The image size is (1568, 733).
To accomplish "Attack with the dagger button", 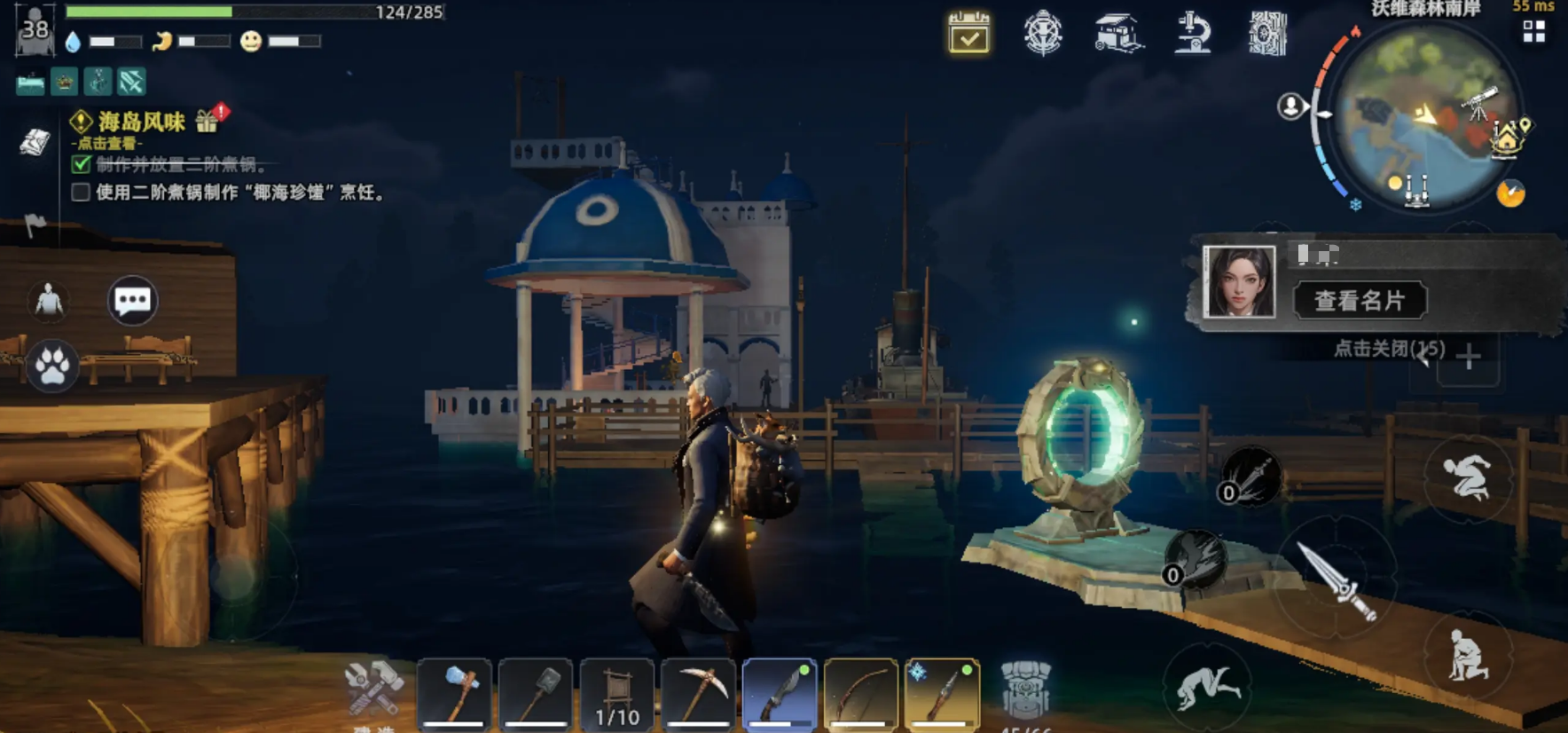I will (1337, 580).
